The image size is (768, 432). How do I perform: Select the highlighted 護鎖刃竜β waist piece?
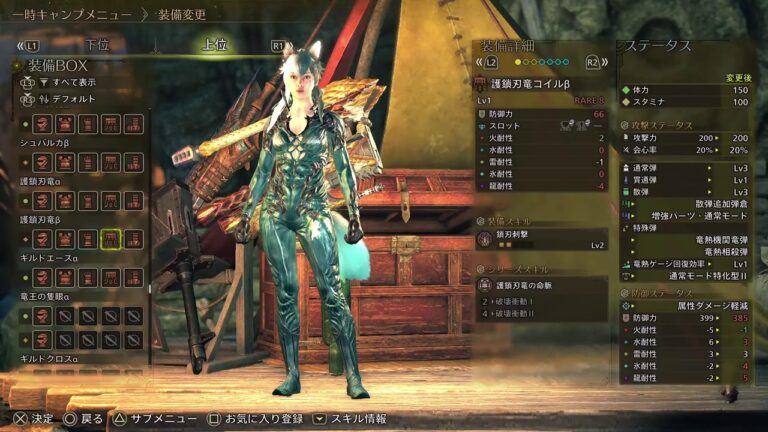click(x=111, y=239)
